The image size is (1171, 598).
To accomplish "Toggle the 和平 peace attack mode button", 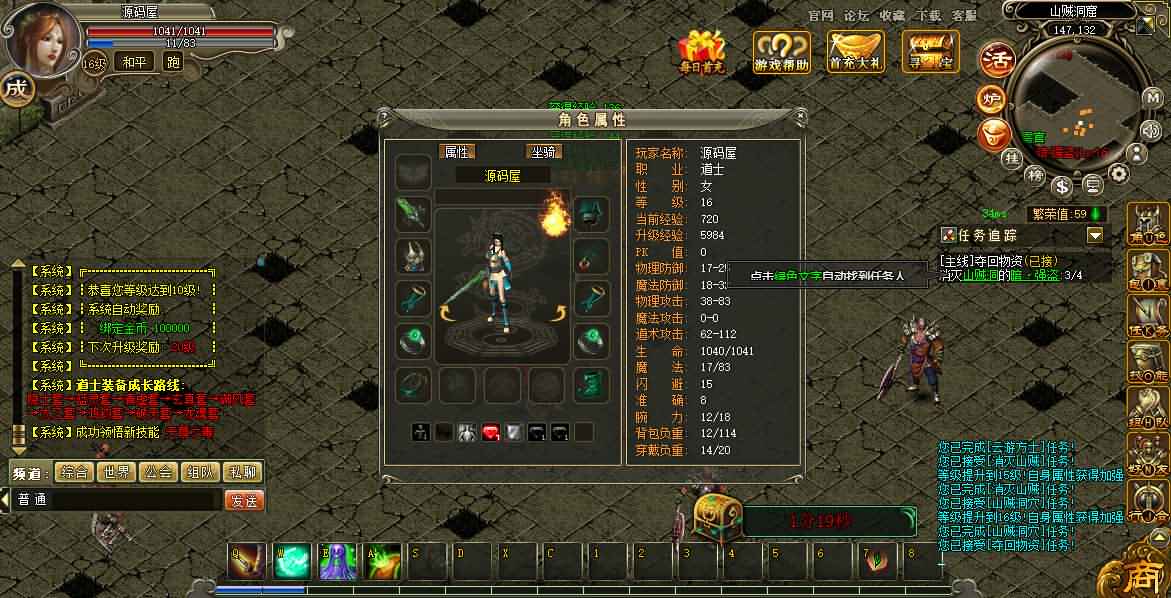I will (x=134, y=62).
